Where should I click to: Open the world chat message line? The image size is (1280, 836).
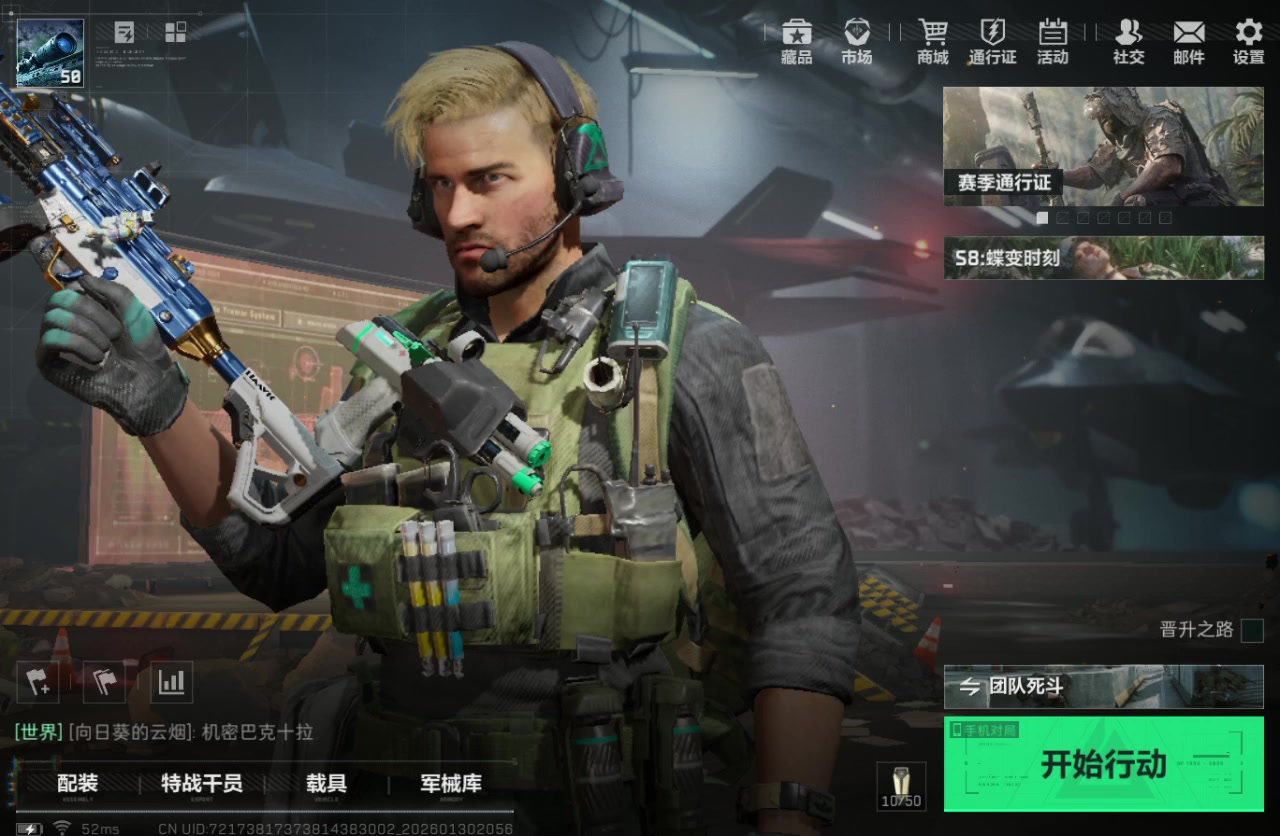pyautogui.click(x=165, y=733)
